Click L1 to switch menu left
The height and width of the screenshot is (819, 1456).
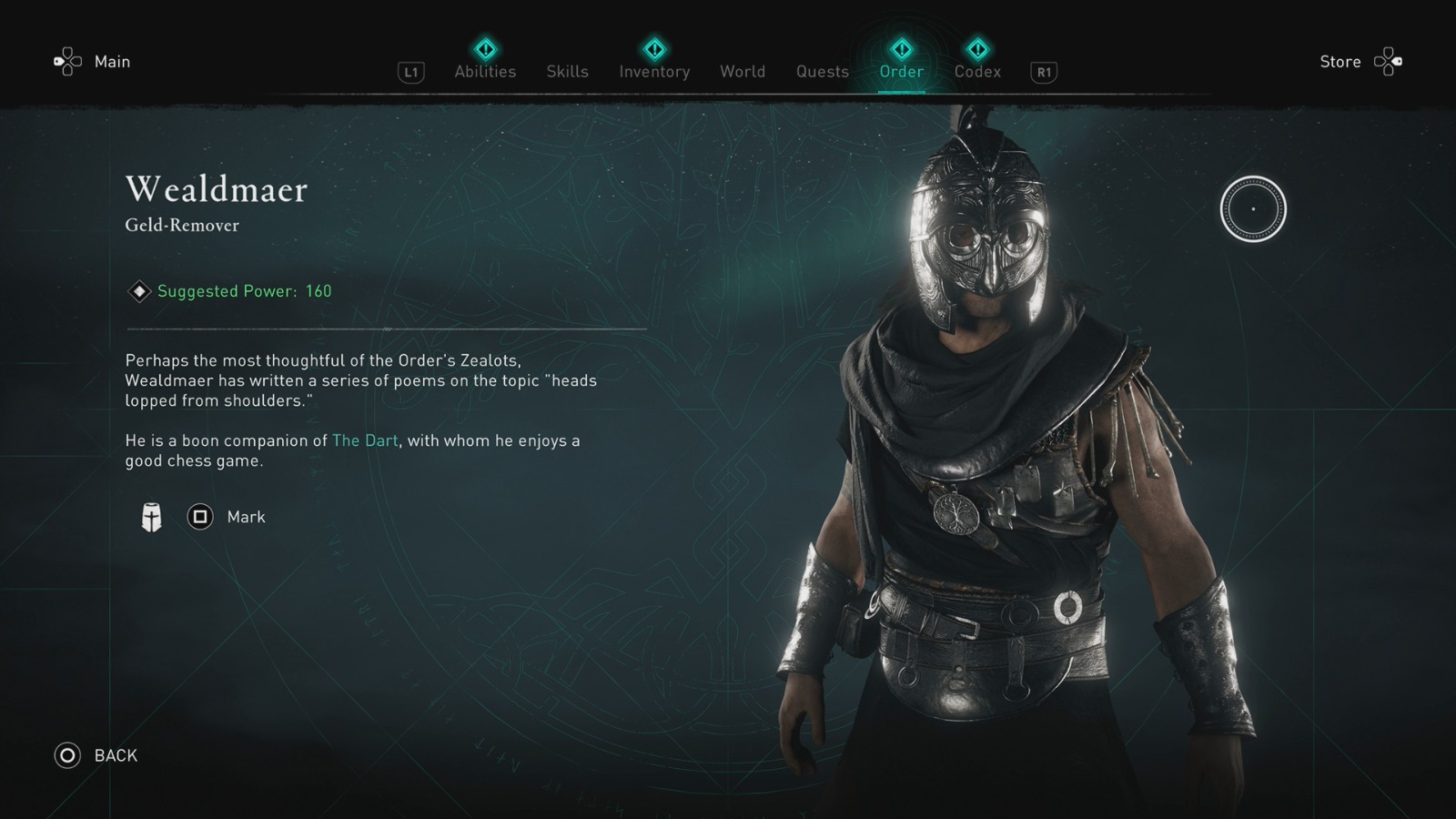(x=409, y=72)
